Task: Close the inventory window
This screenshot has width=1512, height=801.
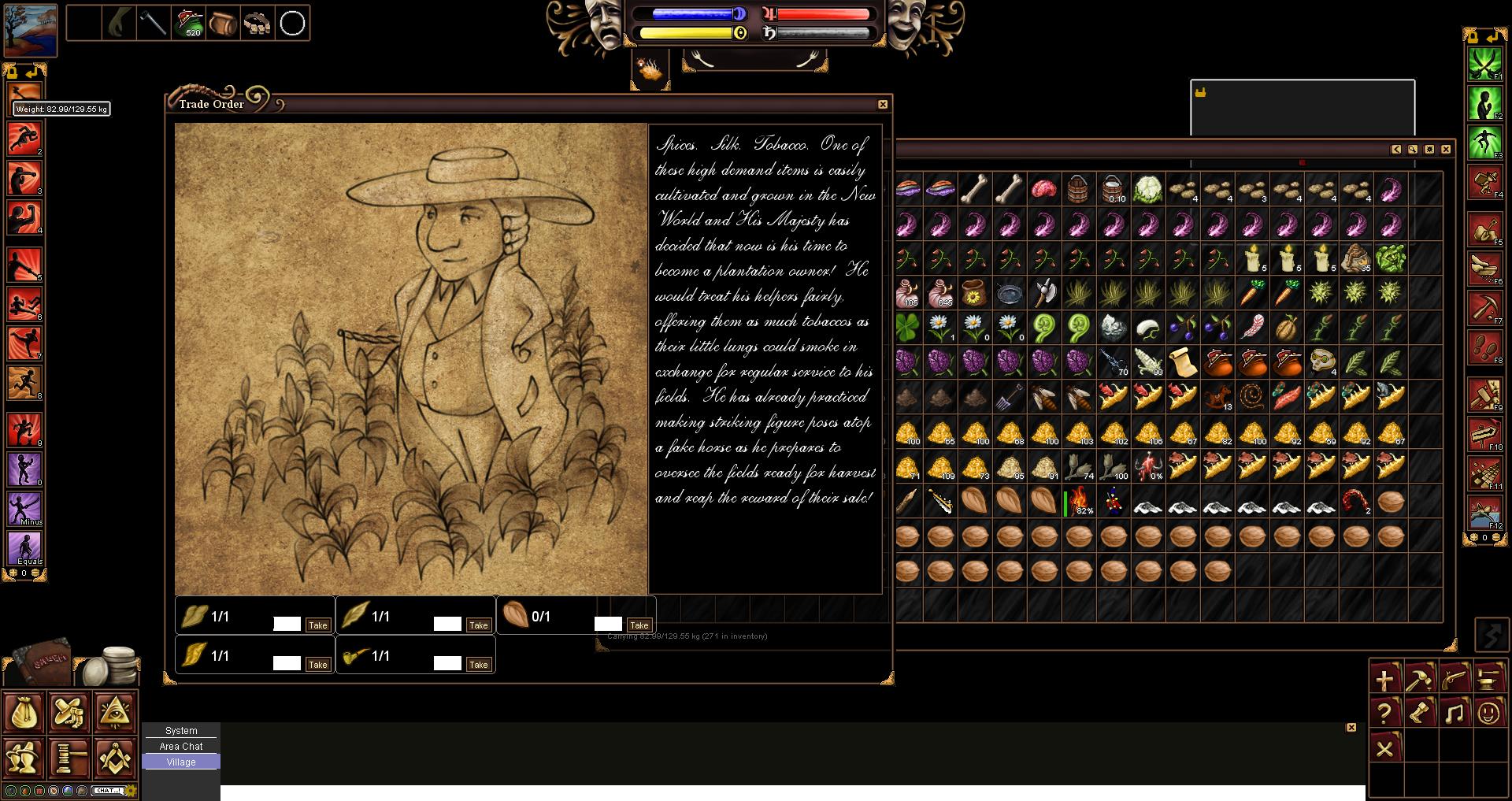Action: (1446, 149)
